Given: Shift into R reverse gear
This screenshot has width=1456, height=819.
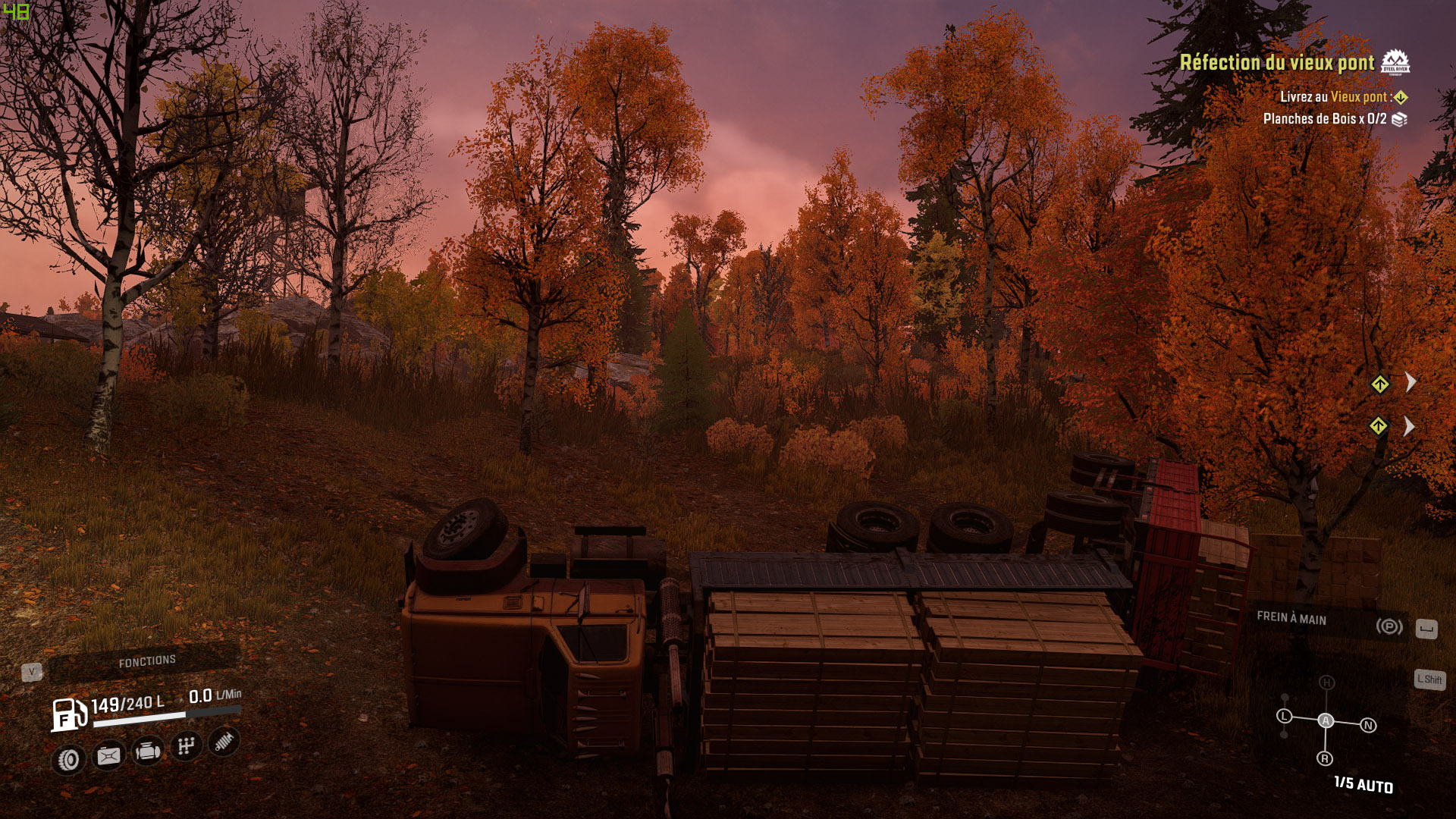Looking at the screenshot, I should 1325,758.
